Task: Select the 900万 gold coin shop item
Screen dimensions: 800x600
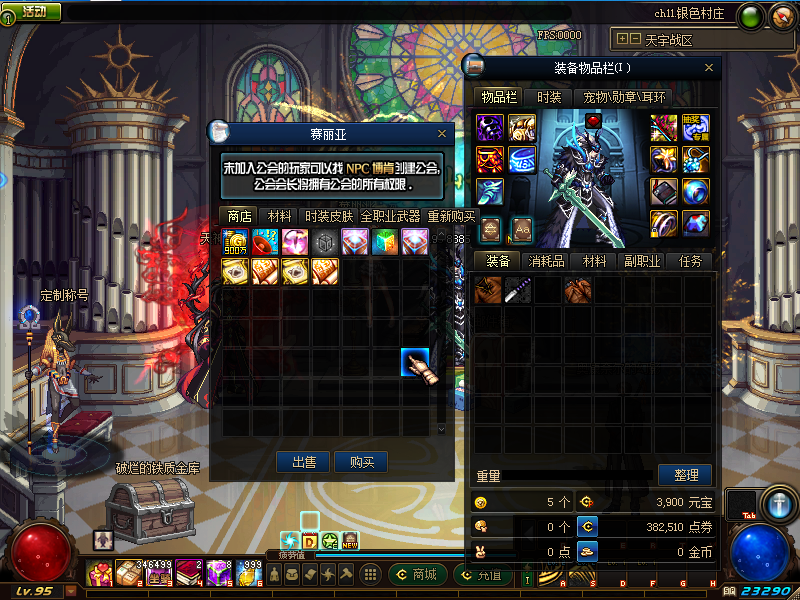Action: [x=237, y=242]
